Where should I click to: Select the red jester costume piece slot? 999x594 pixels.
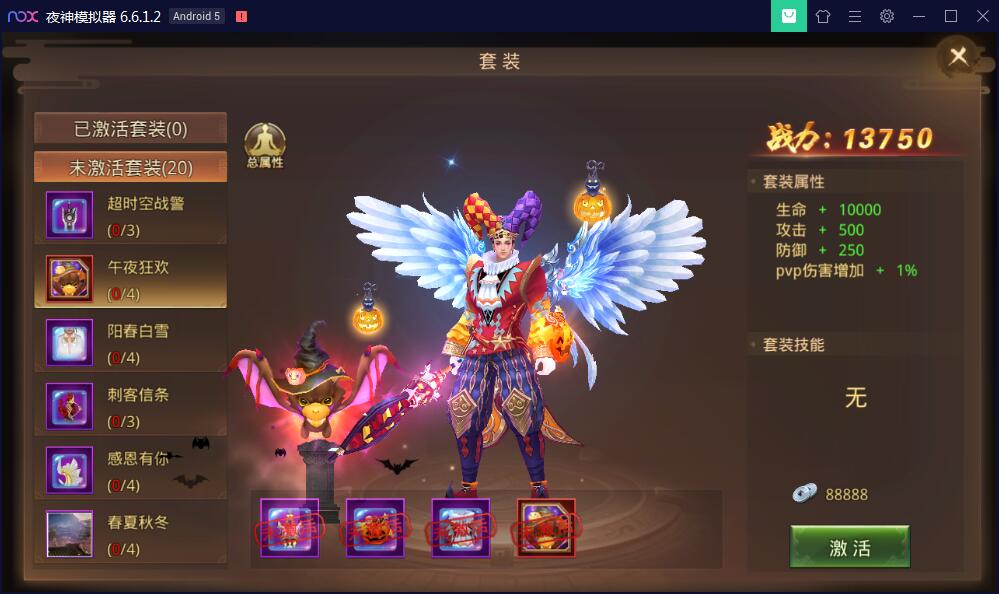tap(290, 527)
